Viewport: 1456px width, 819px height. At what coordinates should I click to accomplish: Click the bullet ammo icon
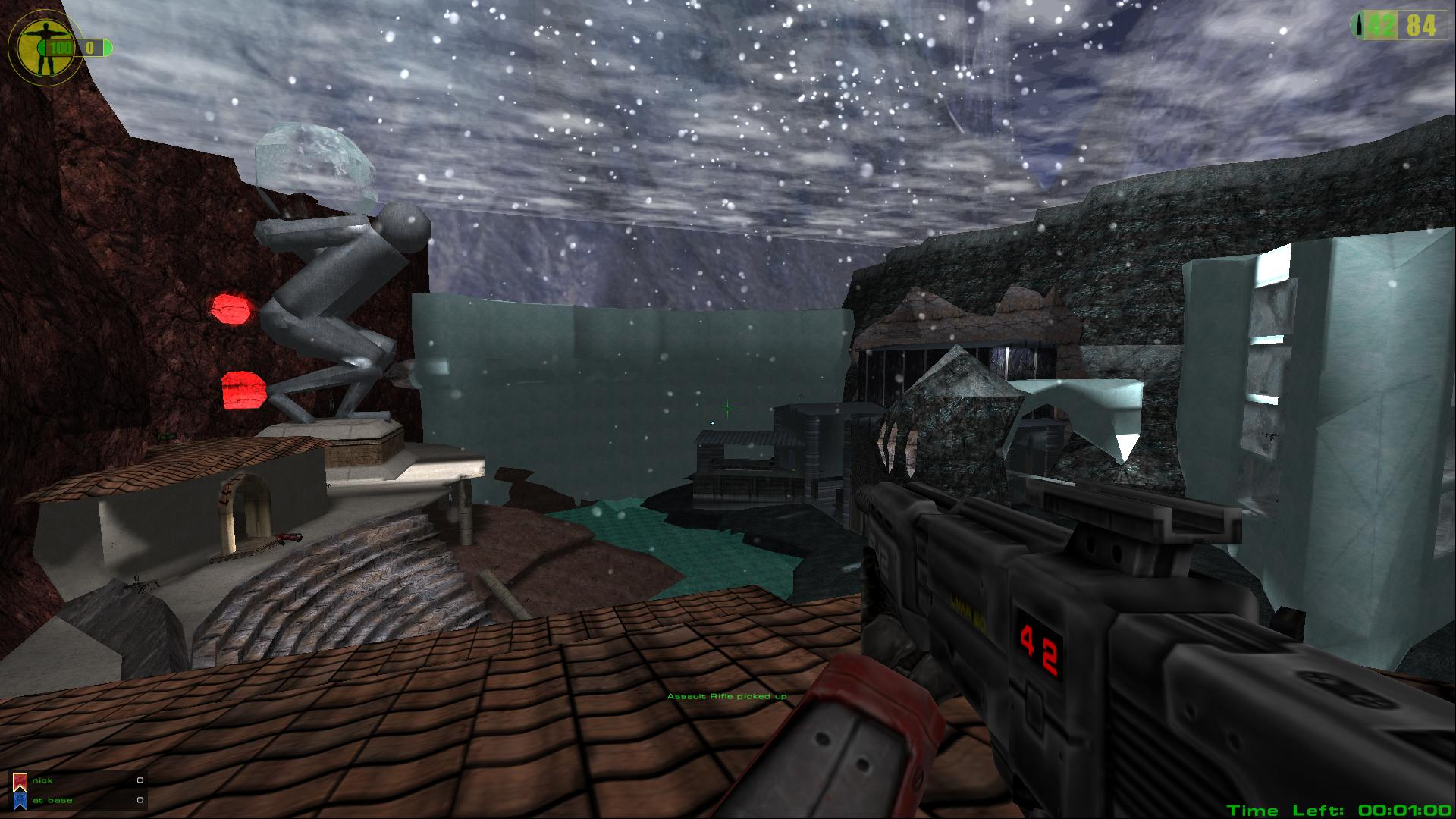(x=1360, y=26)
